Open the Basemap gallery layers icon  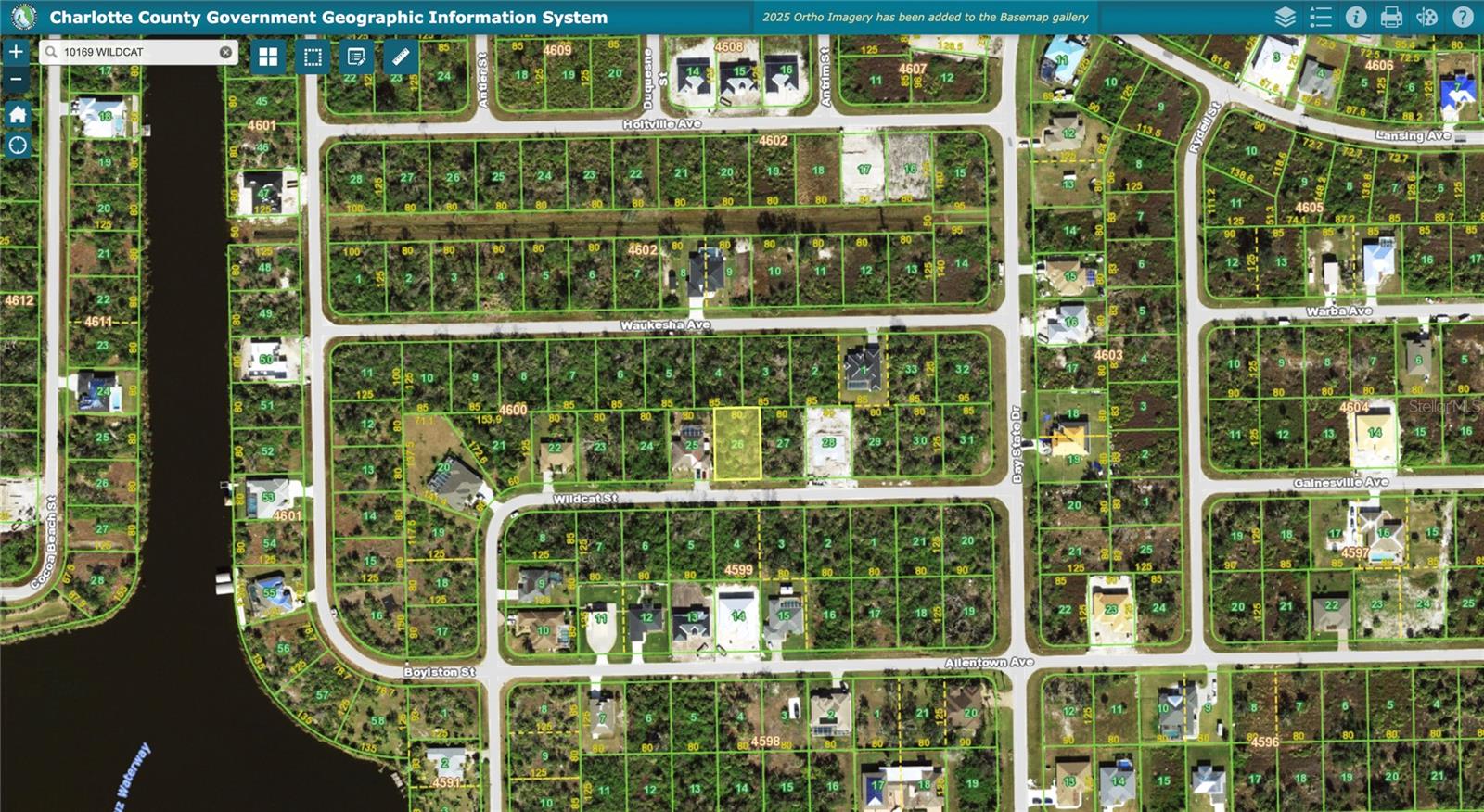click(x=1286, y=16)
